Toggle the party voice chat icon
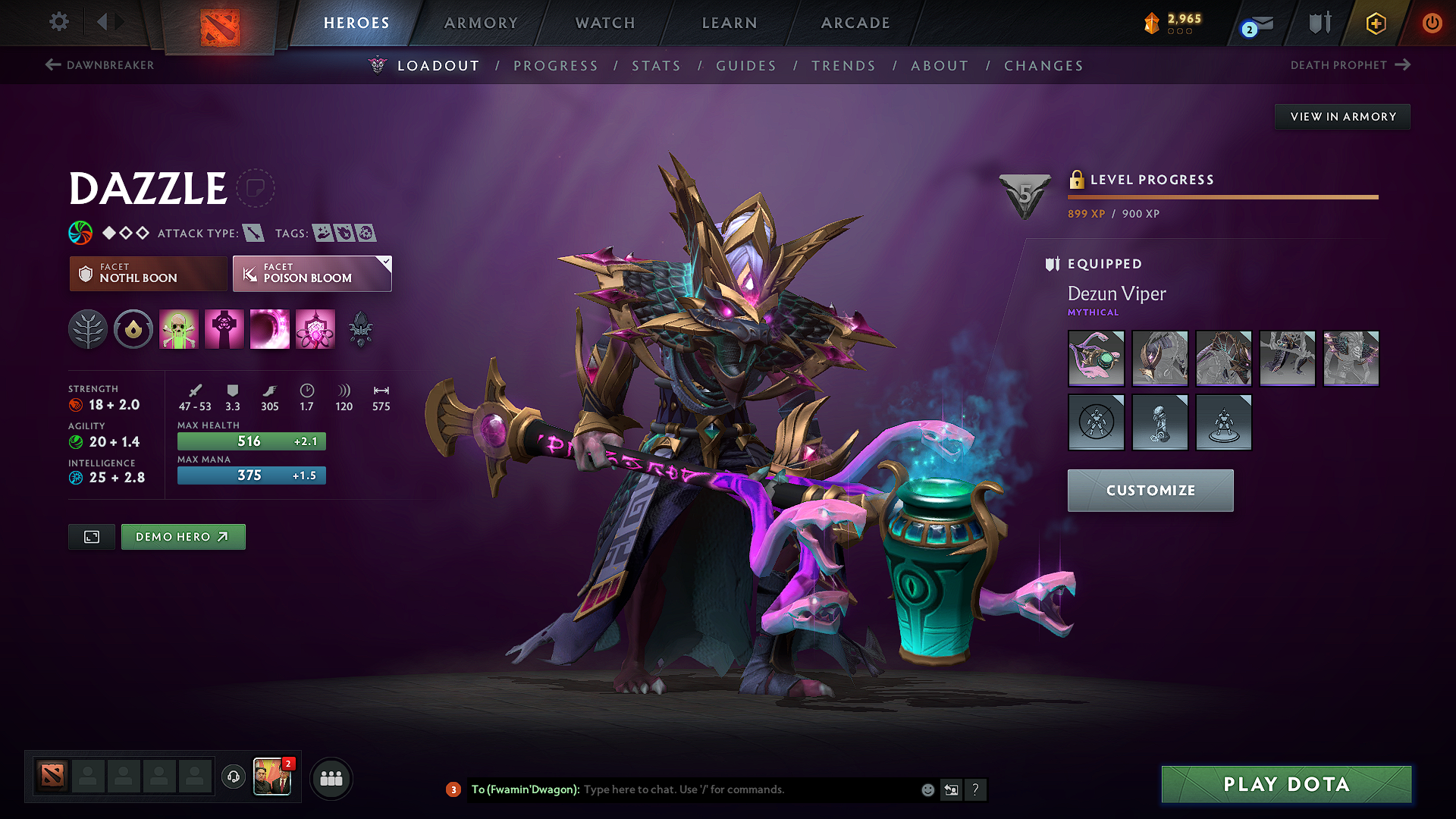 (x=233, y=778)
